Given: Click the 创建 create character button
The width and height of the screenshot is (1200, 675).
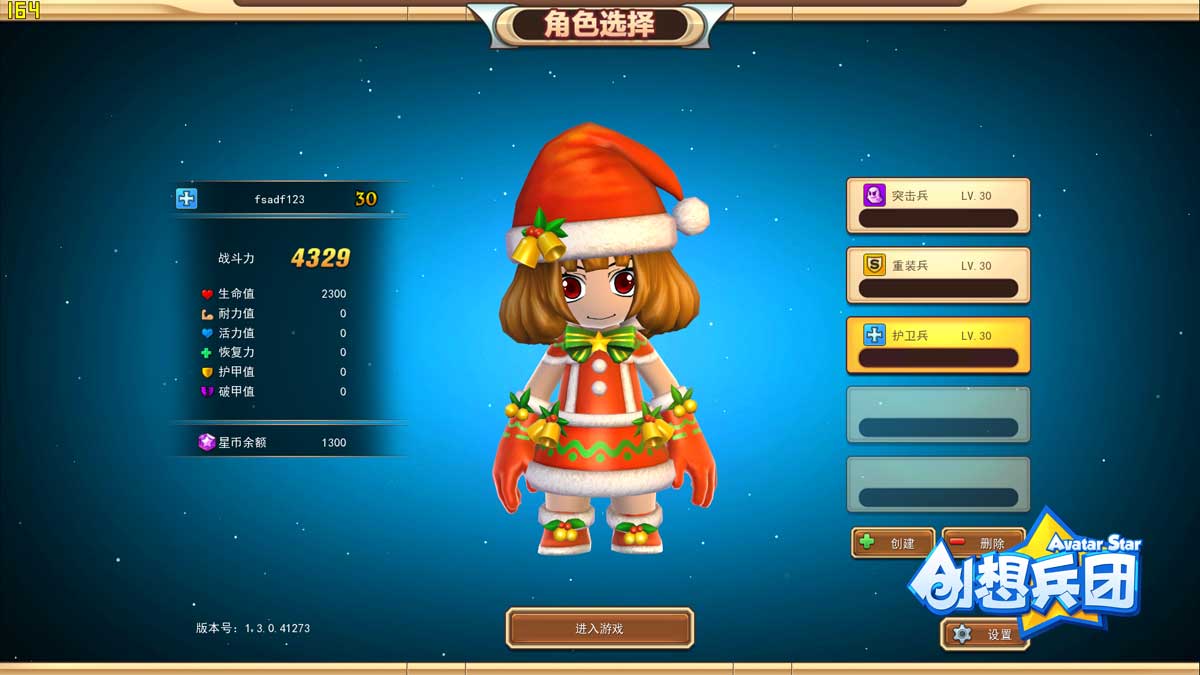Looking at the screenshot, I should [x=893, y=543].
